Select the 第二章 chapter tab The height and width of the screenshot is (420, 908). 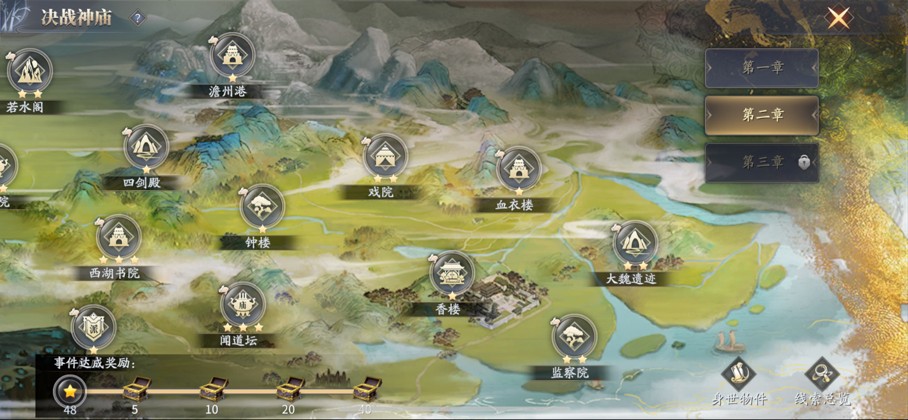click(x=761, y=115)
